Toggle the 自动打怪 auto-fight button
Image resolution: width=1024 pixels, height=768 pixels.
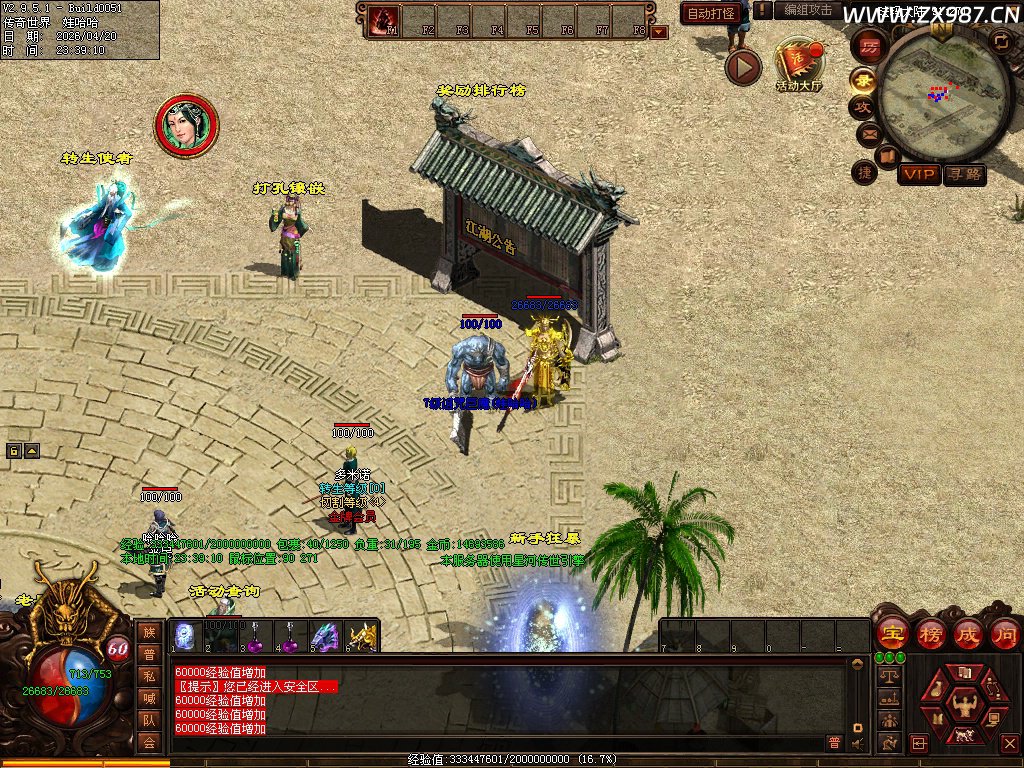[x=711, y=13]
